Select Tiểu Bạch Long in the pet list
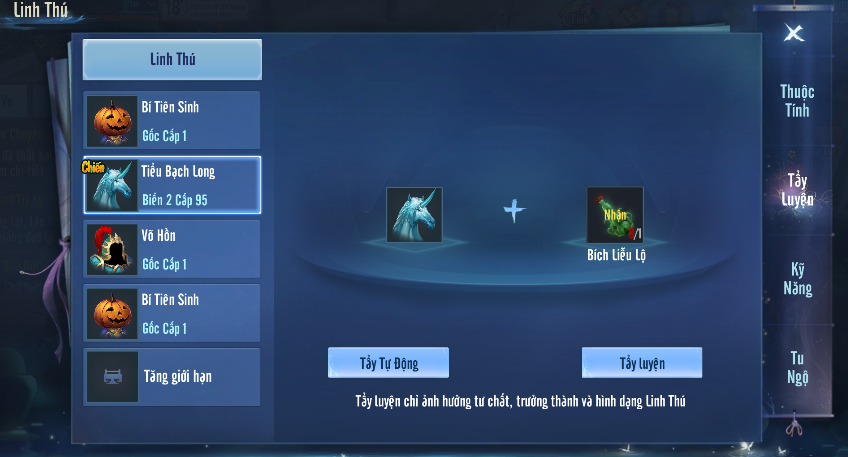848x457 pixels. point(172,185)
